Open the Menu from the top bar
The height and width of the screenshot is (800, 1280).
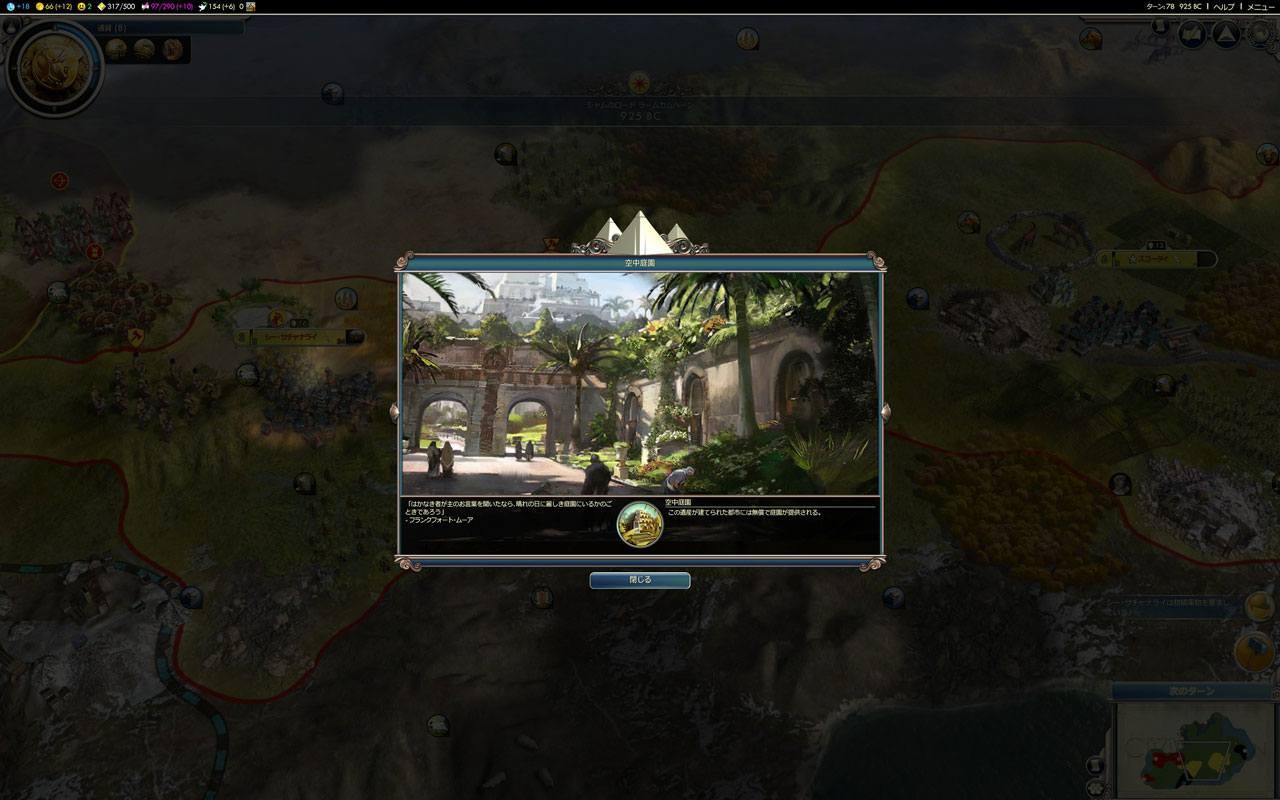pyautogui.click(x=1260, y=6)
